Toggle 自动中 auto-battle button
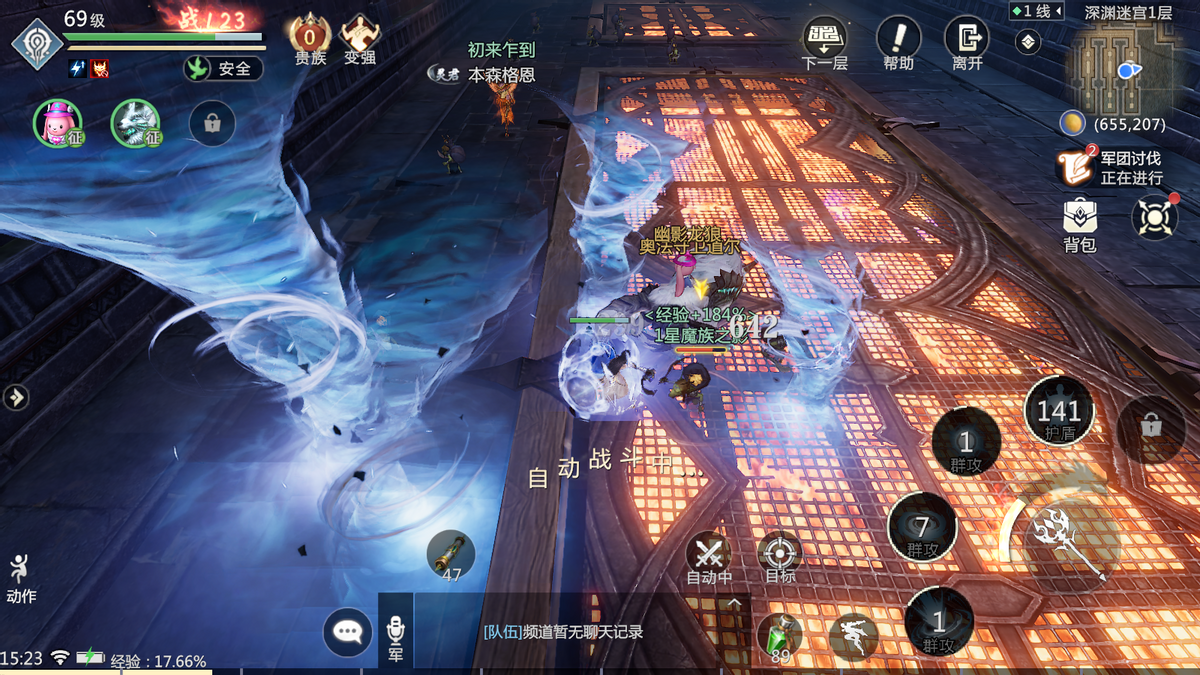This screenshot has width=1200, height=675. click(x=709, y=556)
